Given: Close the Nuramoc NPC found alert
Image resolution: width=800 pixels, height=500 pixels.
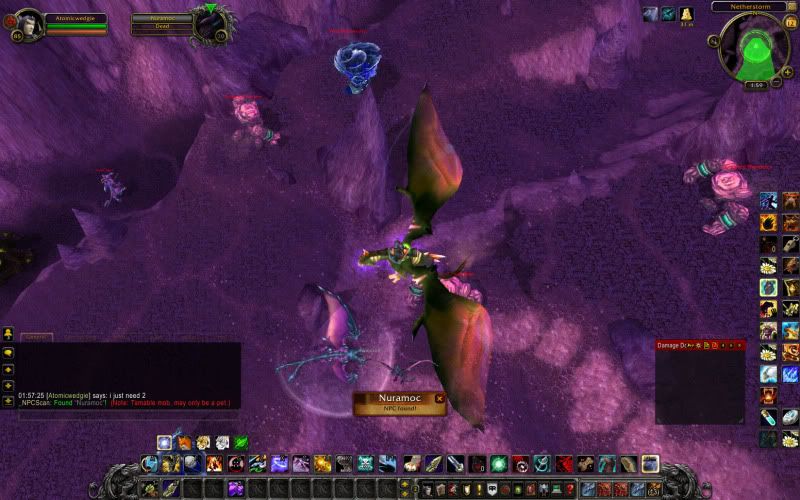Looking at the screenshot, I should point(439,399).
